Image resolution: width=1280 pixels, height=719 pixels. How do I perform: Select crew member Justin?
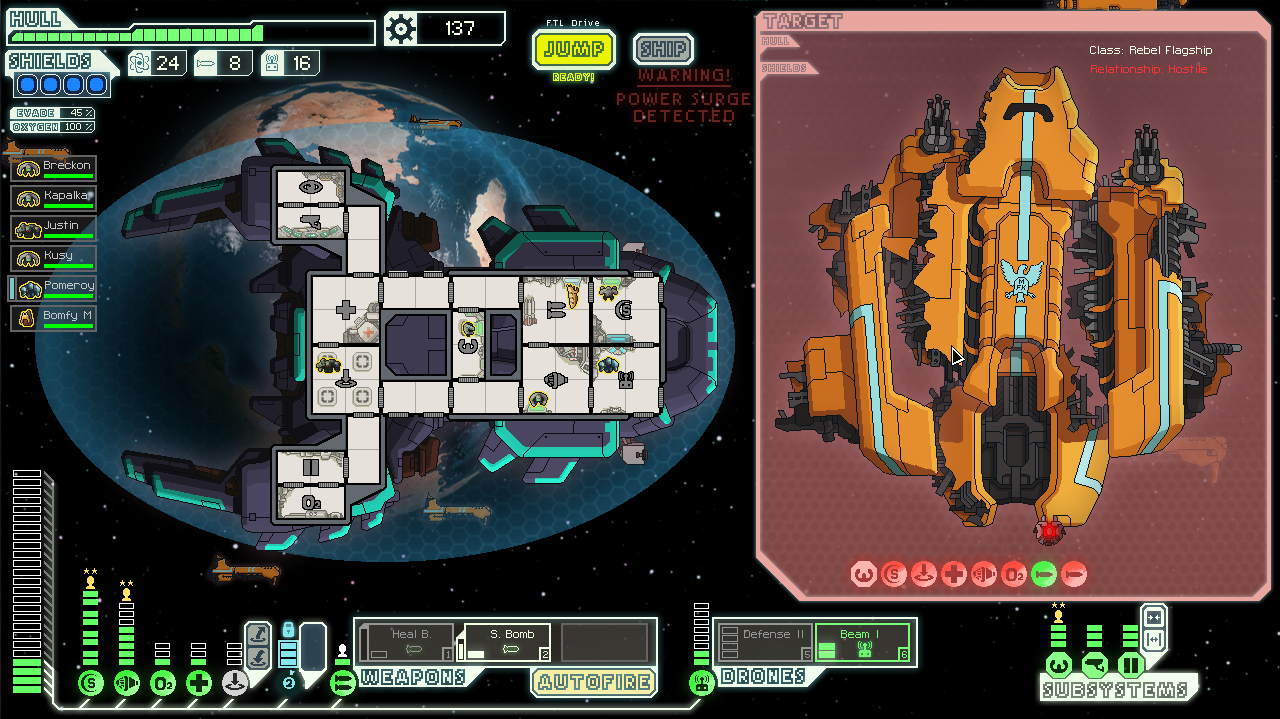pyautogui.click(x=55, y=229)
